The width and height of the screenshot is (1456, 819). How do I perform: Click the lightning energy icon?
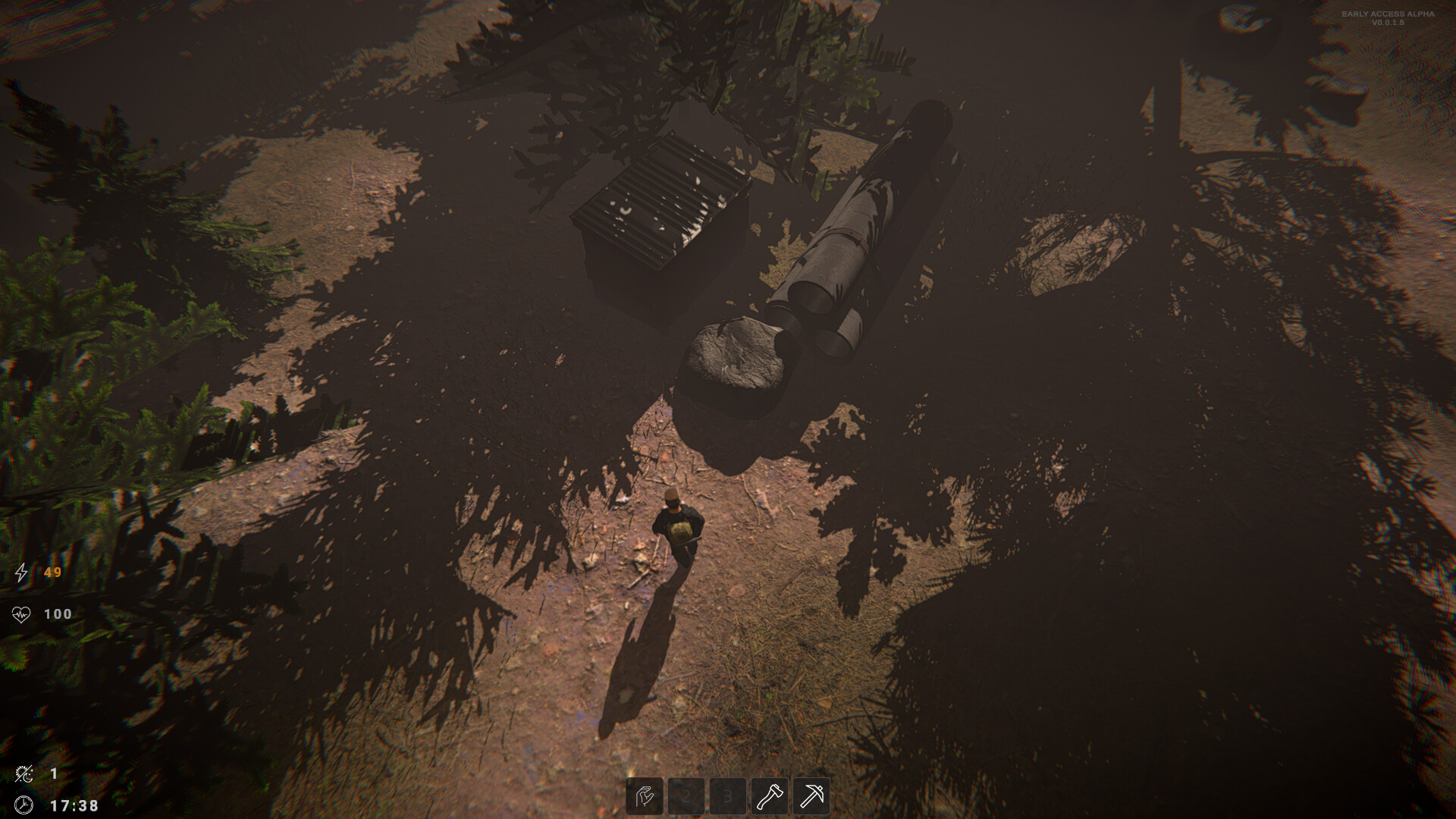(x=23, y=574)
